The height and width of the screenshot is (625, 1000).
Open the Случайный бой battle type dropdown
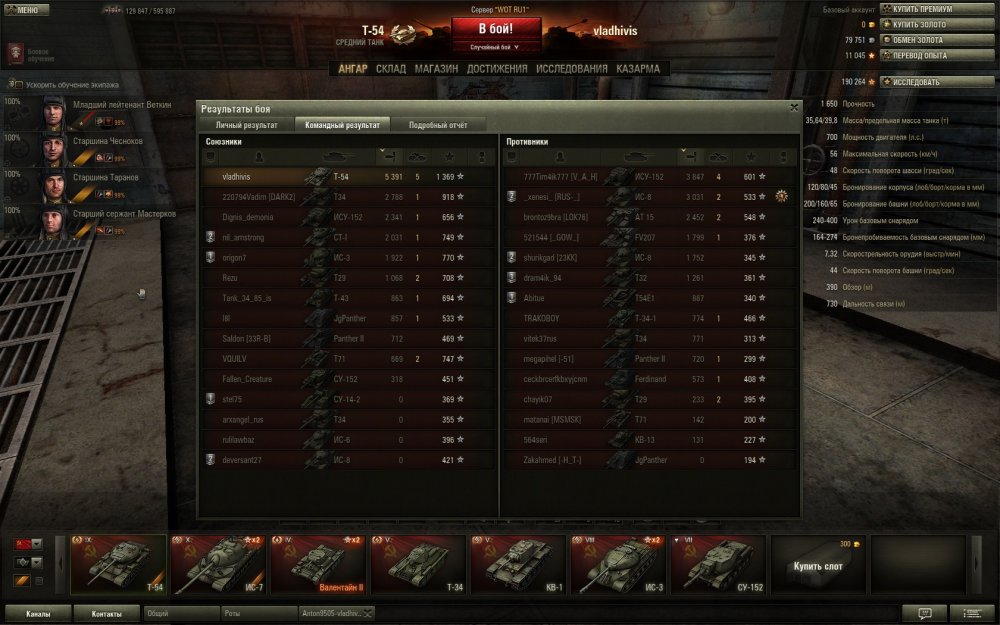(496, 47)
